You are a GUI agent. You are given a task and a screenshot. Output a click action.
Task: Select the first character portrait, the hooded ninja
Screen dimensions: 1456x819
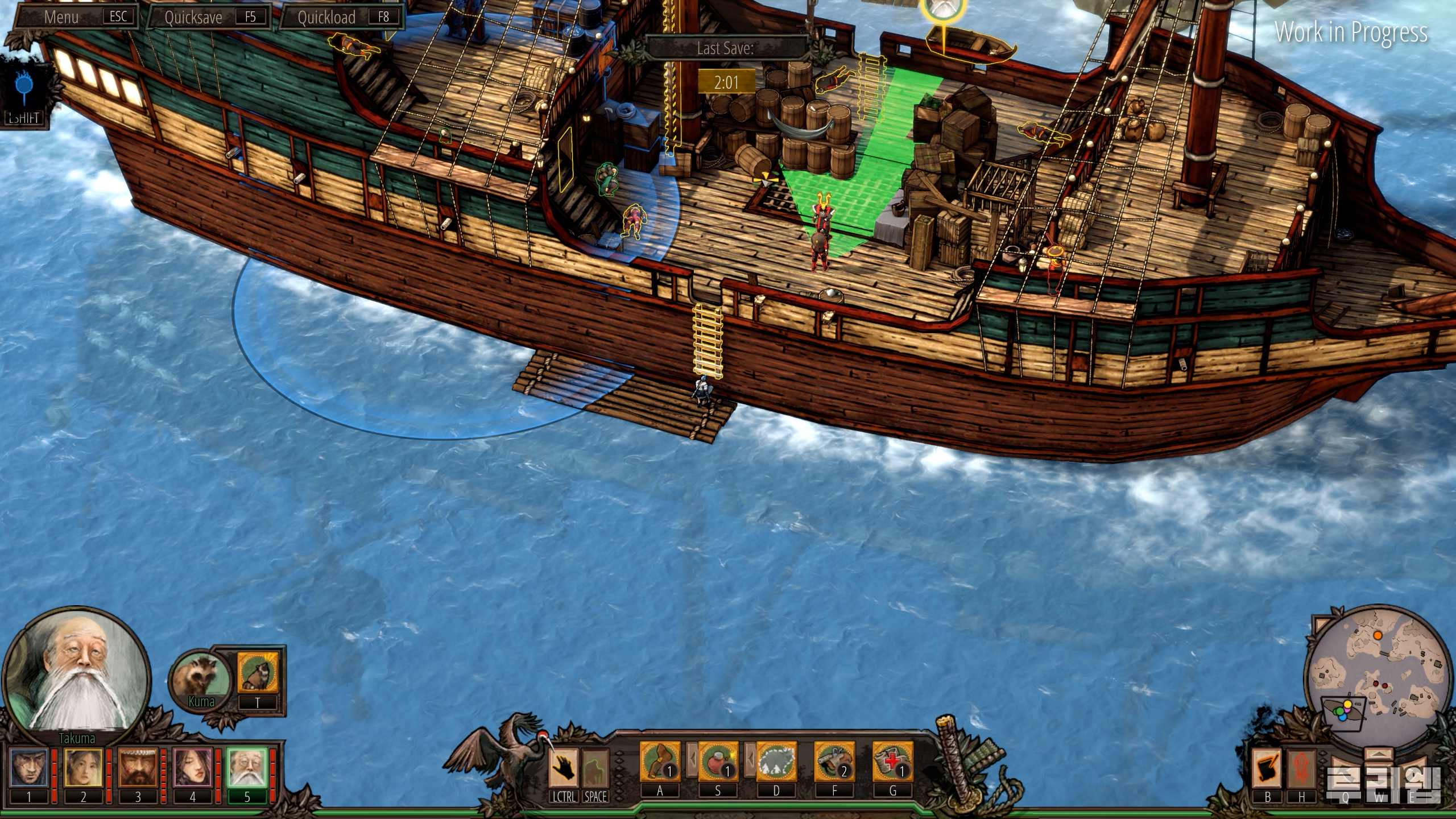coord(28,768)
